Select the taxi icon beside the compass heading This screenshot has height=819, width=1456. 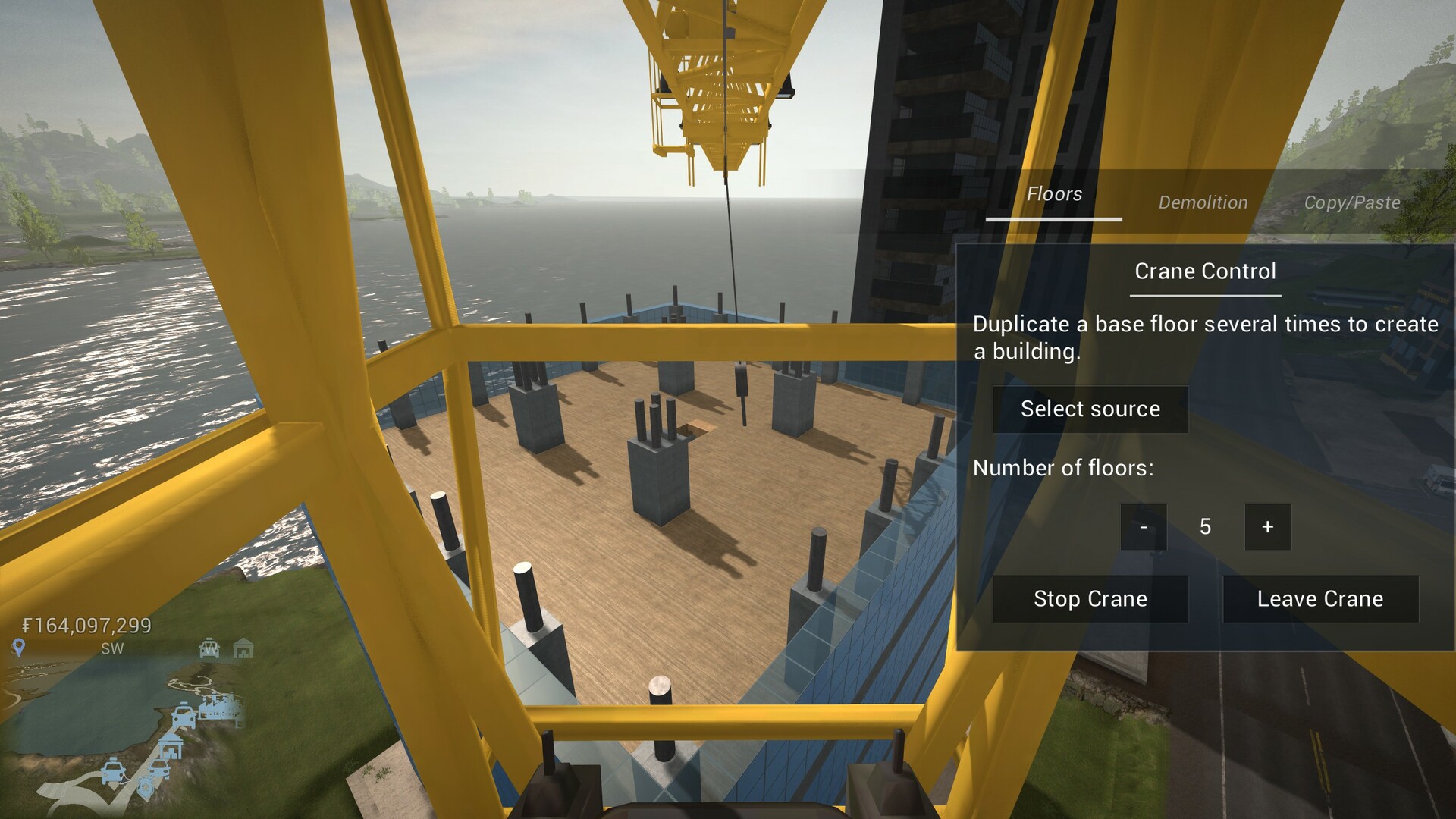click(x=208, y=648)
